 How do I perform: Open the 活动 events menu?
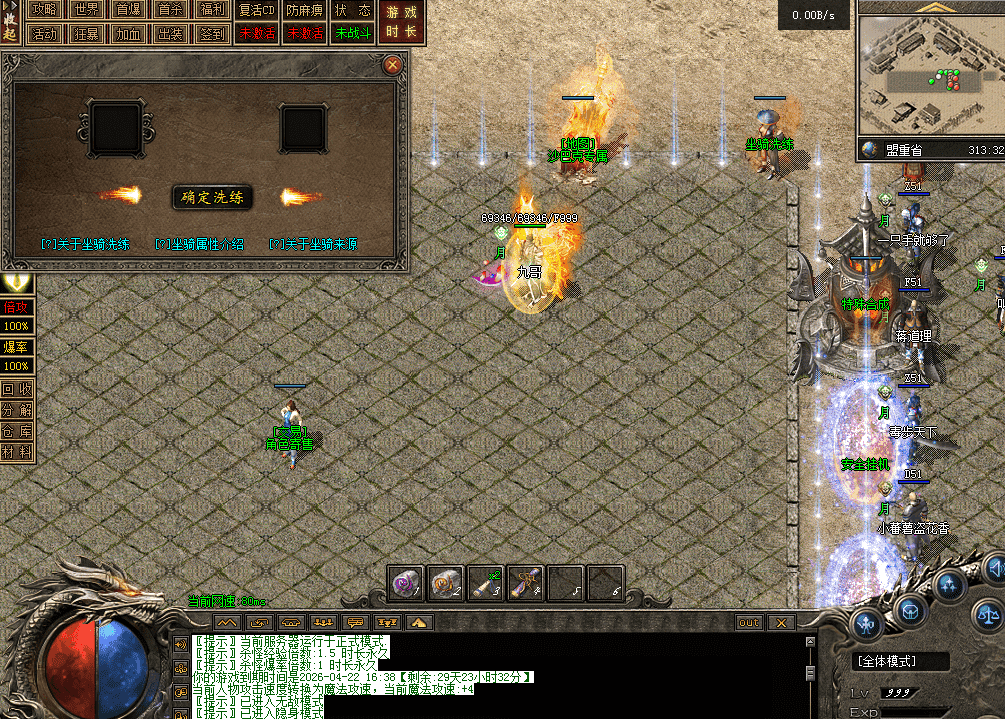44,33
